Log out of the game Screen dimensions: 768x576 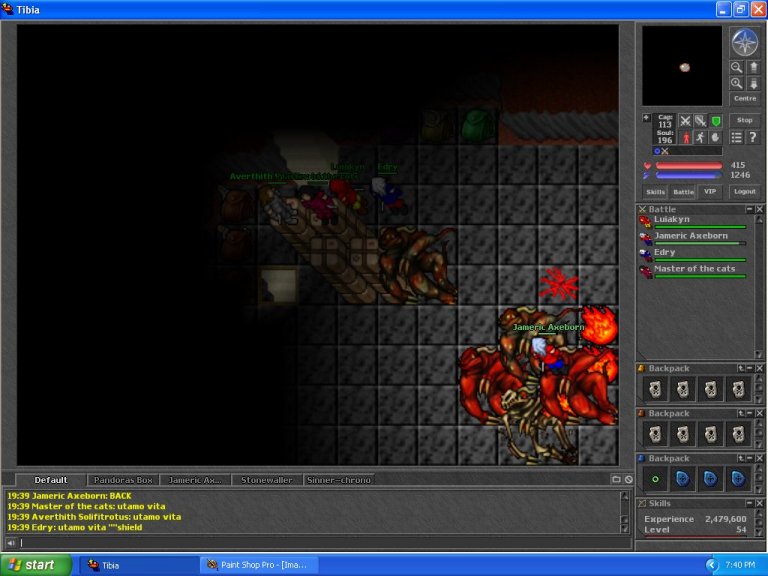pyautogui.click(x=745, y=191)
